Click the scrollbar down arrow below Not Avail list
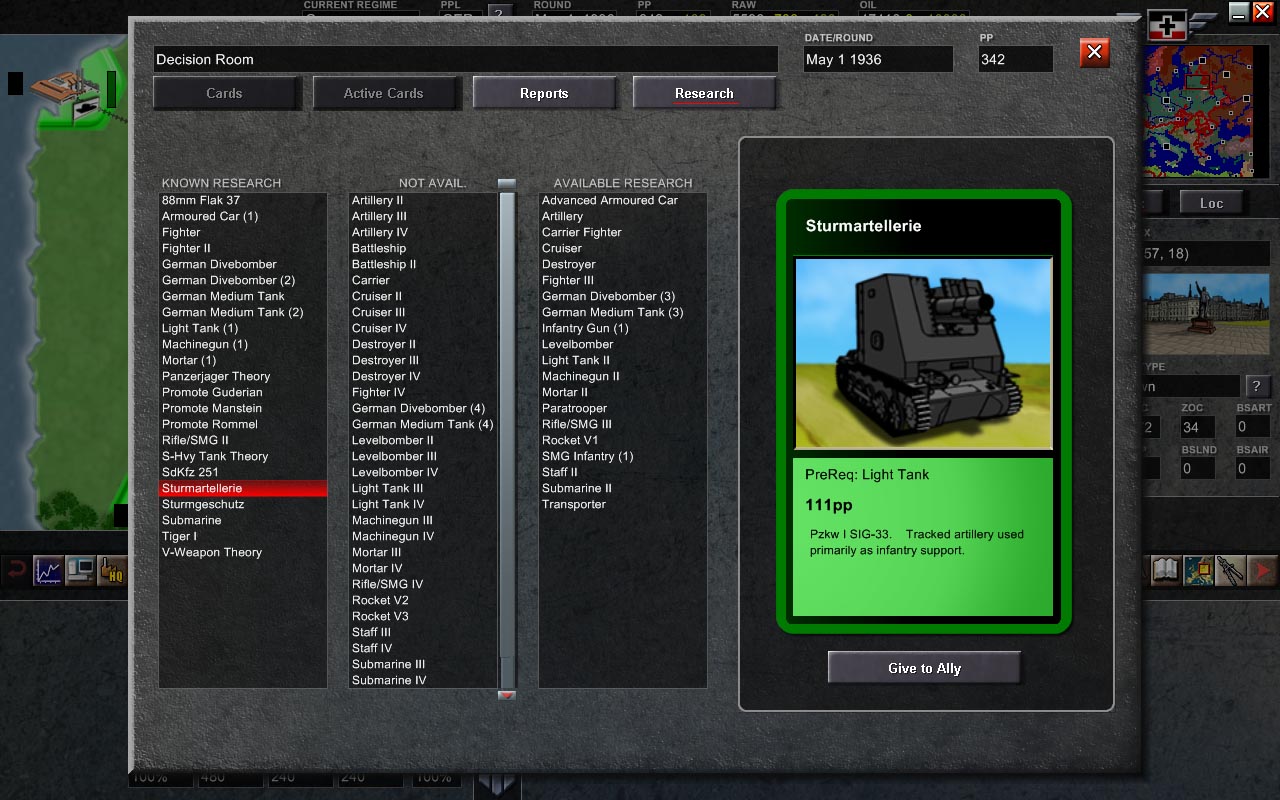 505,693
